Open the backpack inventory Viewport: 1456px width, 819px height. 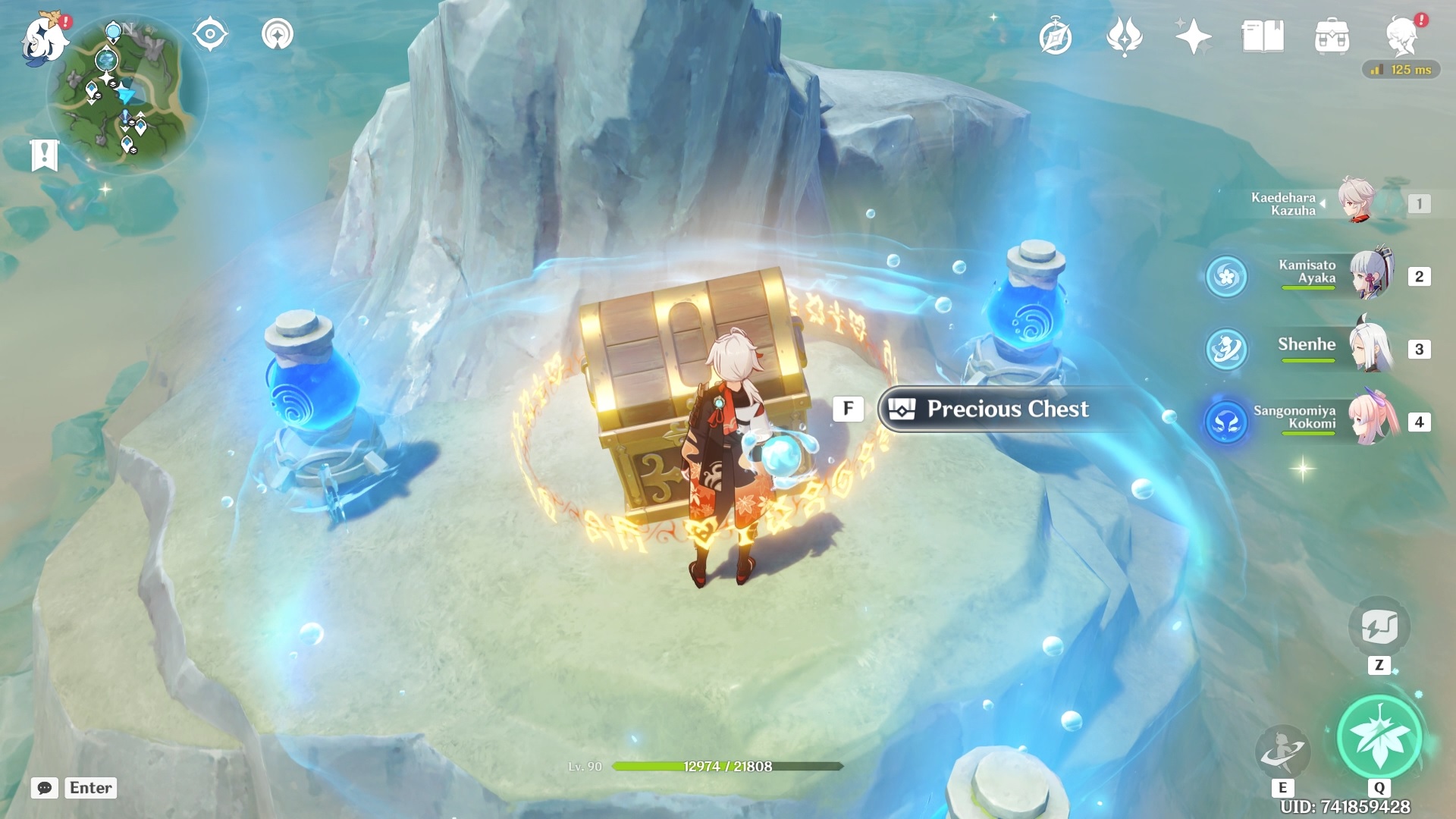pos(1332,37)
